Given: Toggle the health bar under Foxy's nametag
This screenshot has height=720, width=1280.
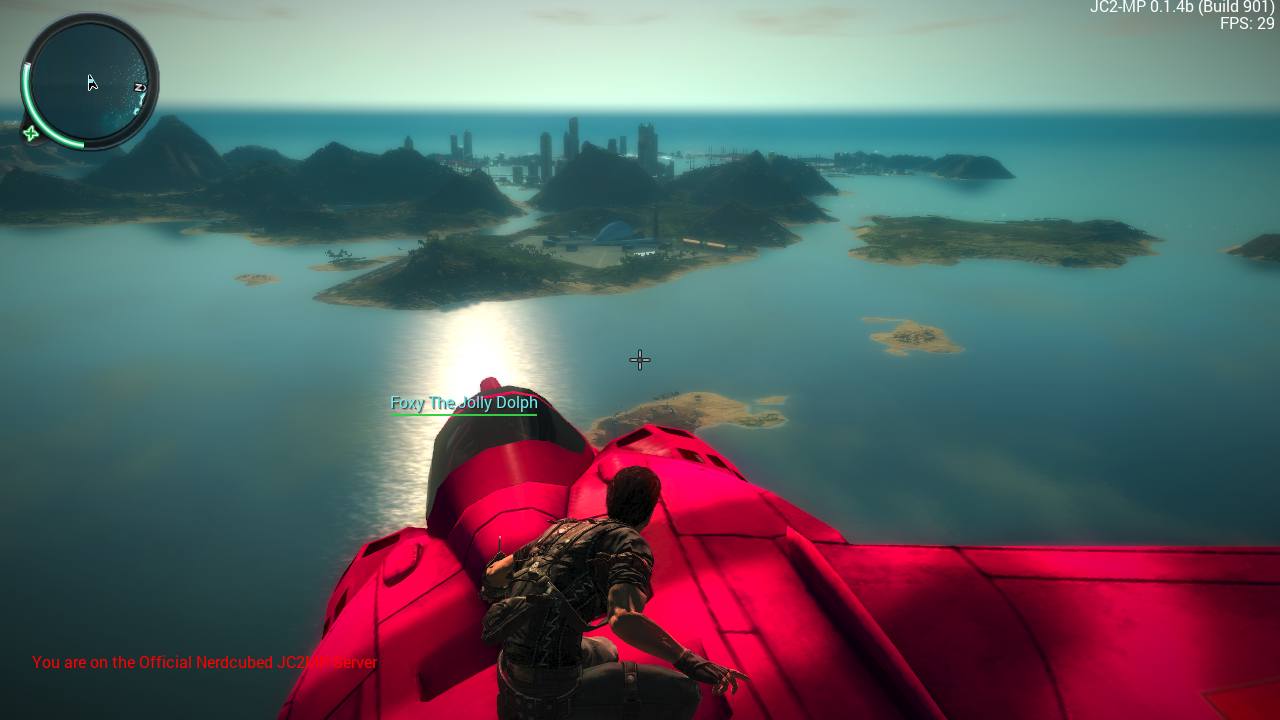Looking at the screenshot, I should click(464, 412).
